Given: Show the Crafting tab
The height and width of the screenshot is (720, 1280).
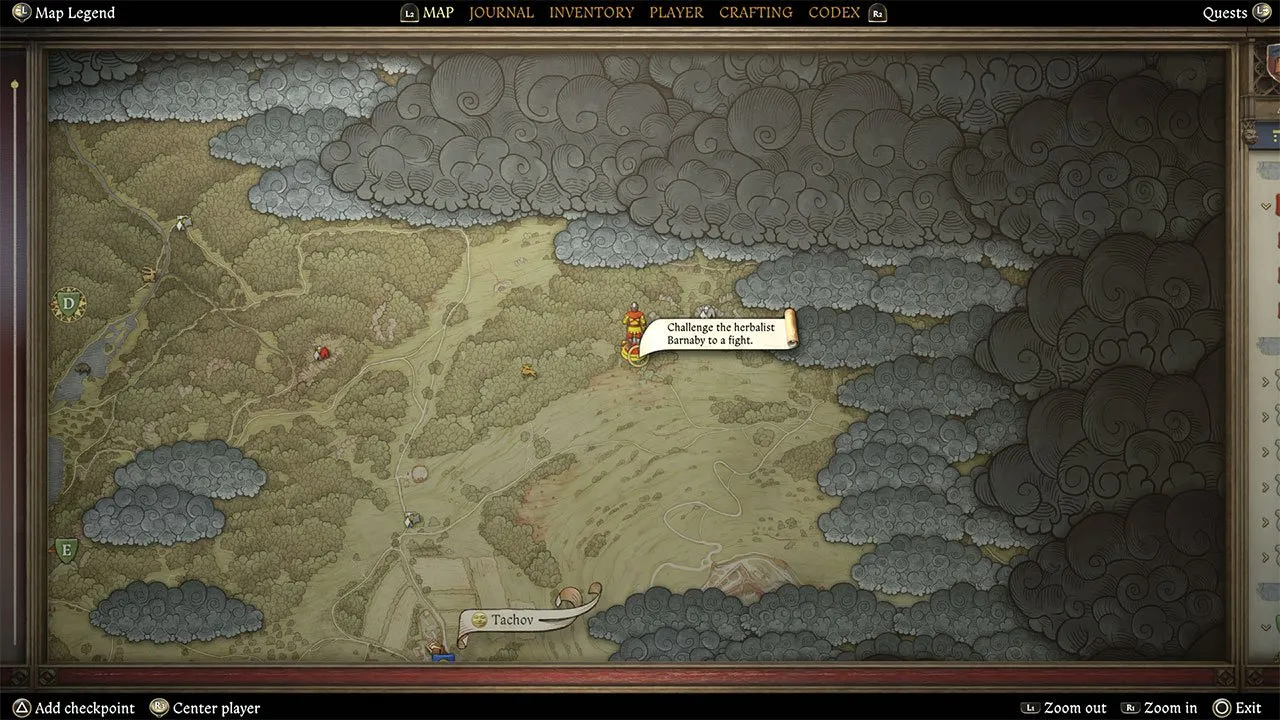Looking at the screenshot, I should 755,13.
